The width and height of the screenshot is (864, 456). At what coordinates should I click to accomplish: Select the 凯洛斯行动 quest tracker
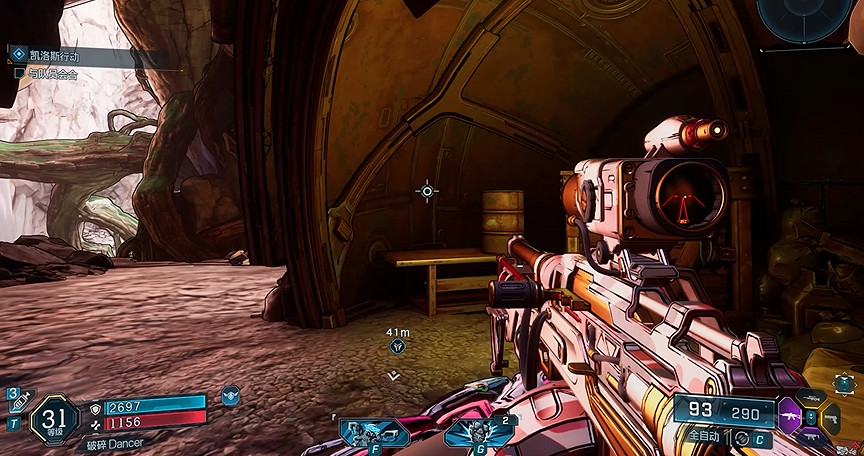[55, 57]
